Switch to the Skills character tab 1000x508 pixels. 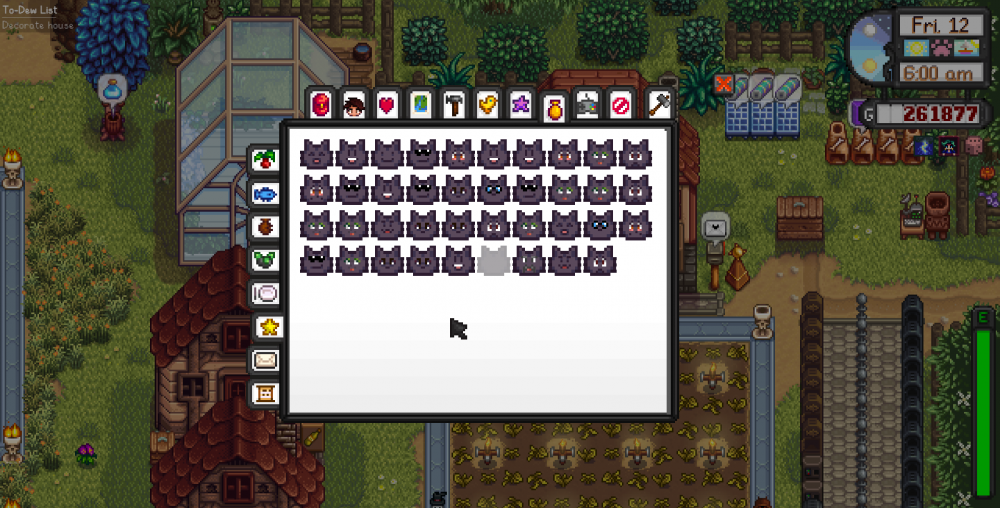pos(354,104)
